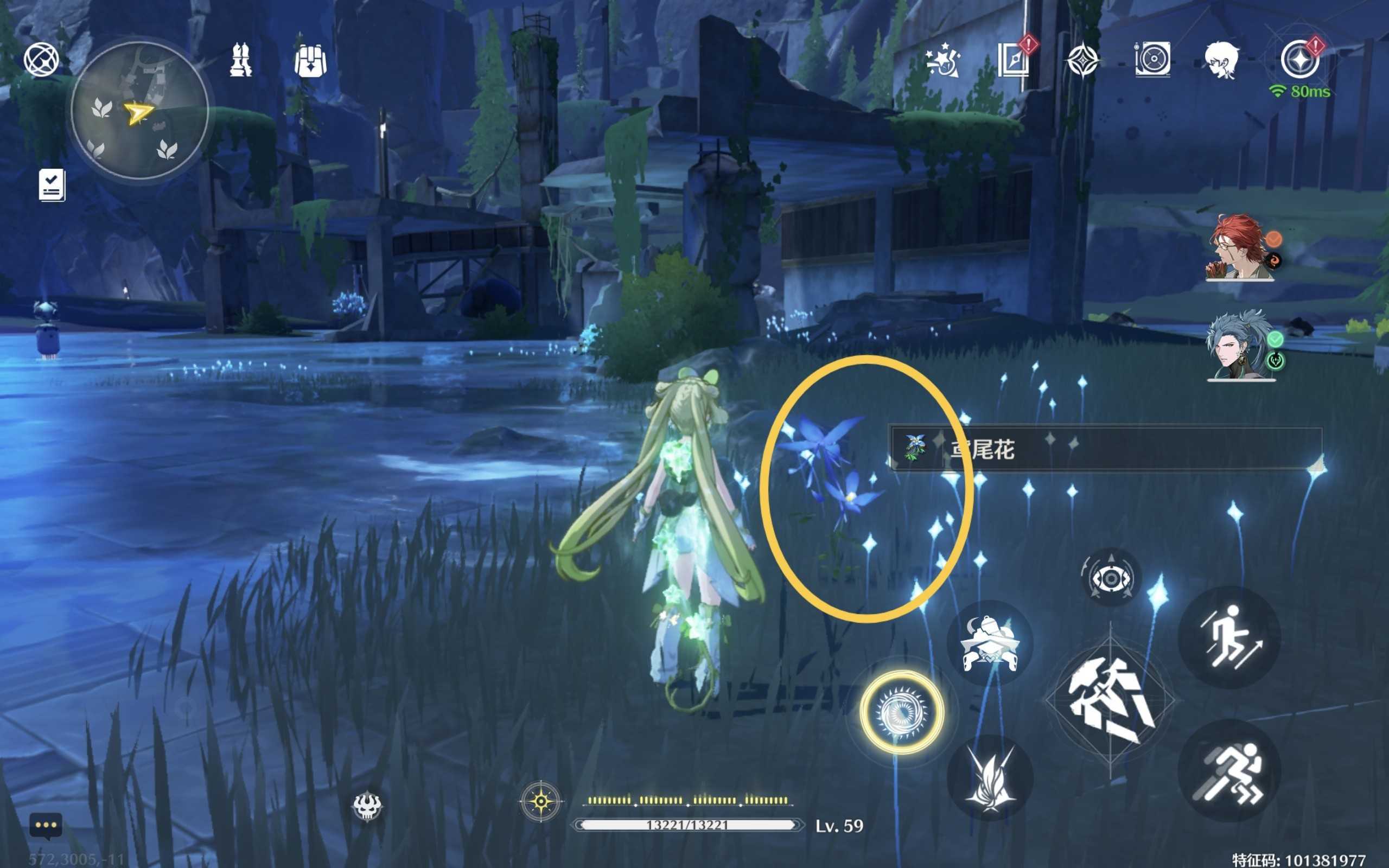
Task: Open the star badge icon above ping
Action: coord(1299,60)
